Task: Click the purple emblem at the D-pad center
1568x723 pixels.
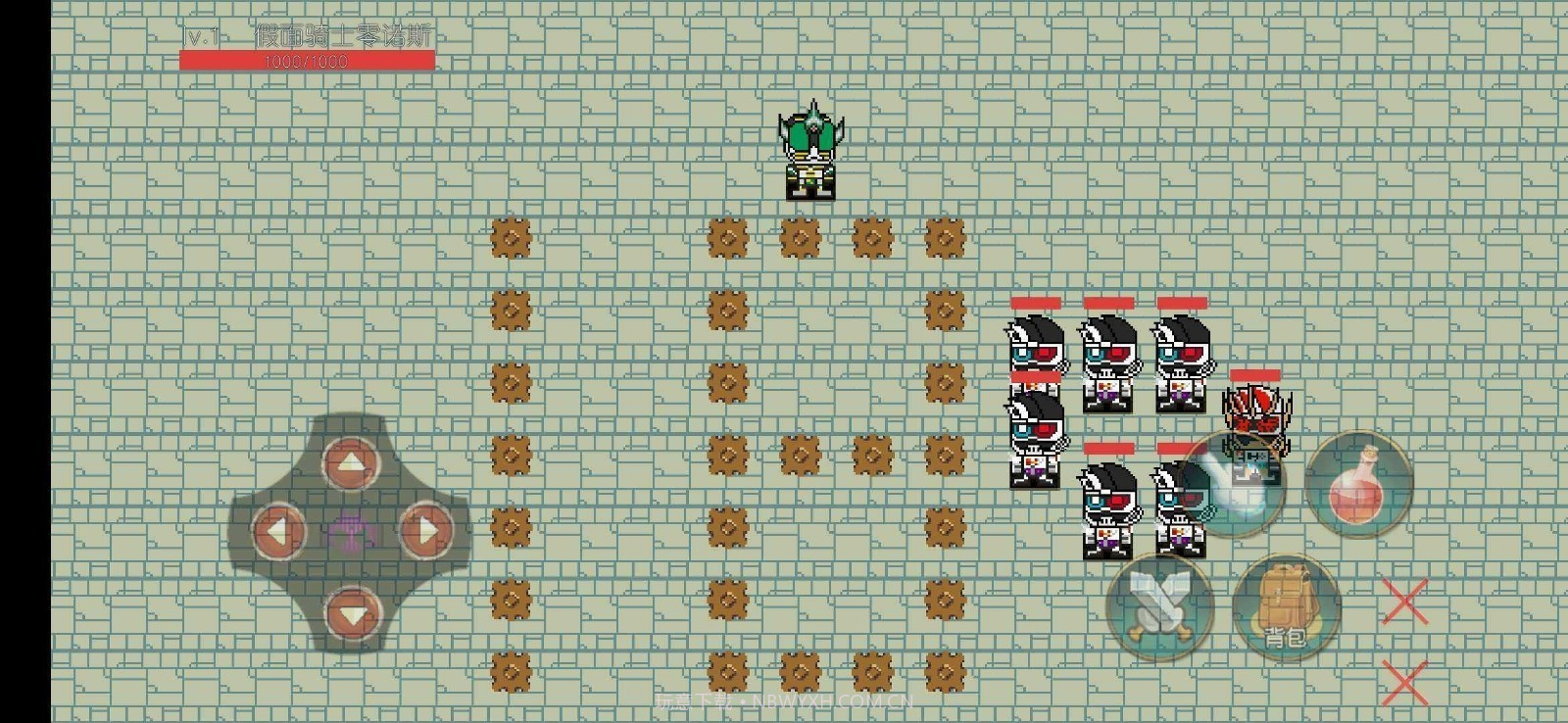Action: click(x=351, y=529)
